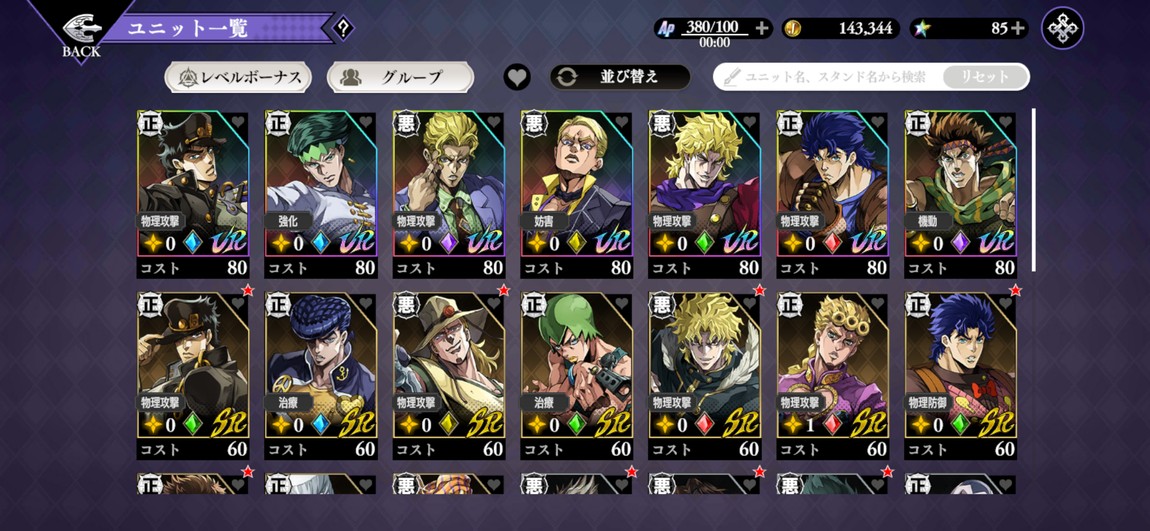Open the グループ group menu

point(400,77)
